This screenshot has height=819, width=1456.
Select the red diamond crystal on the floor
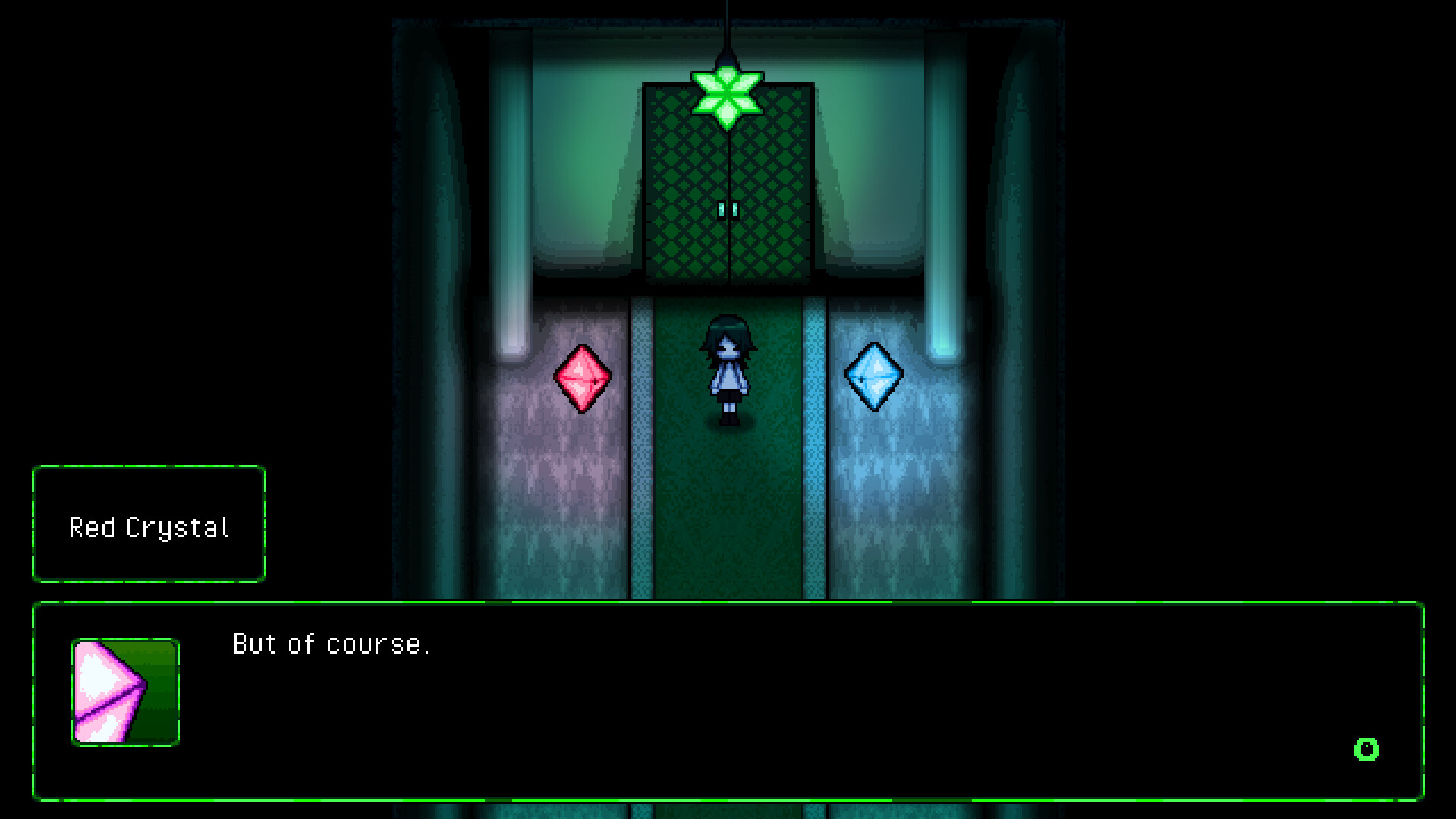pyautogui.click(x=583, y=376)
